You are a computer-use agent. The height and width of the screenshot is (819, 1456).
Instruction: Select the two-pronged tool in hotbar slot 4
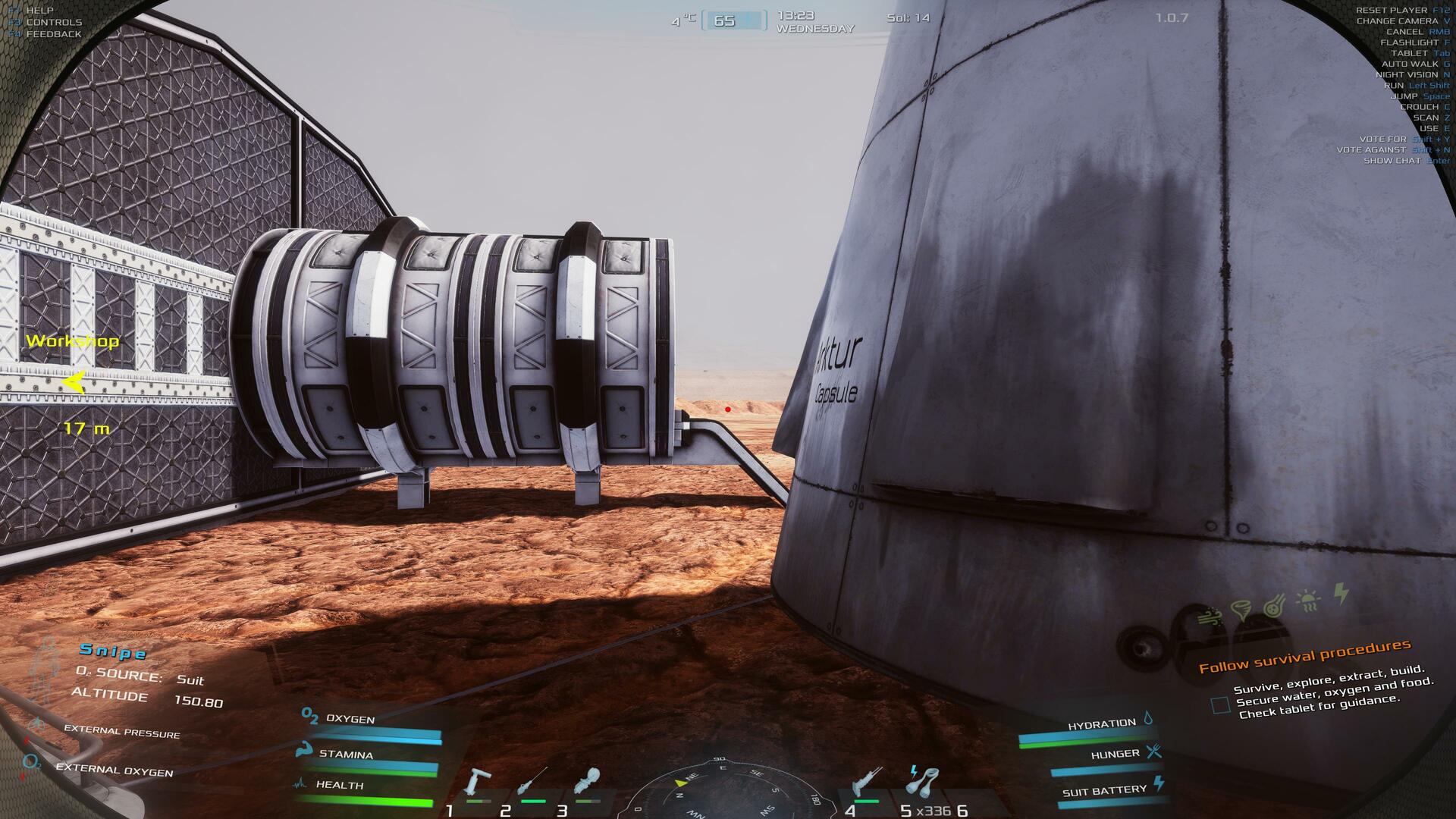click(x=865, y=783)
